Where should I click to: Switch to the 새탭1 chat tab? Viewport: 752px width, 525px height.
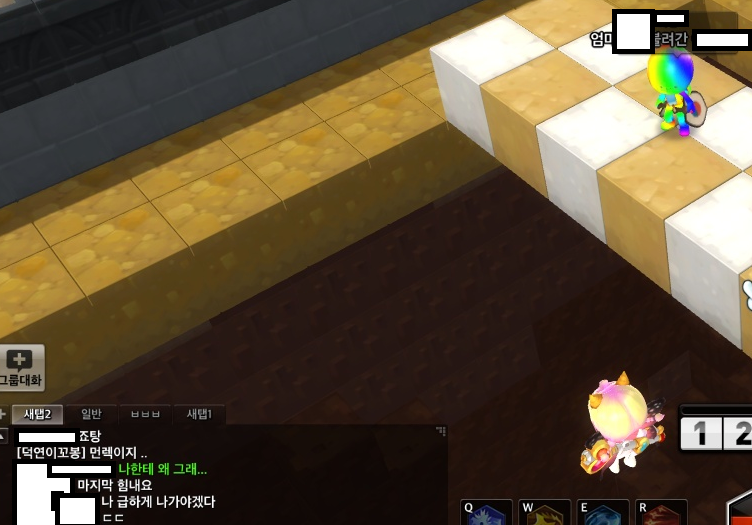pyautogui.click(x=199, y=414)
